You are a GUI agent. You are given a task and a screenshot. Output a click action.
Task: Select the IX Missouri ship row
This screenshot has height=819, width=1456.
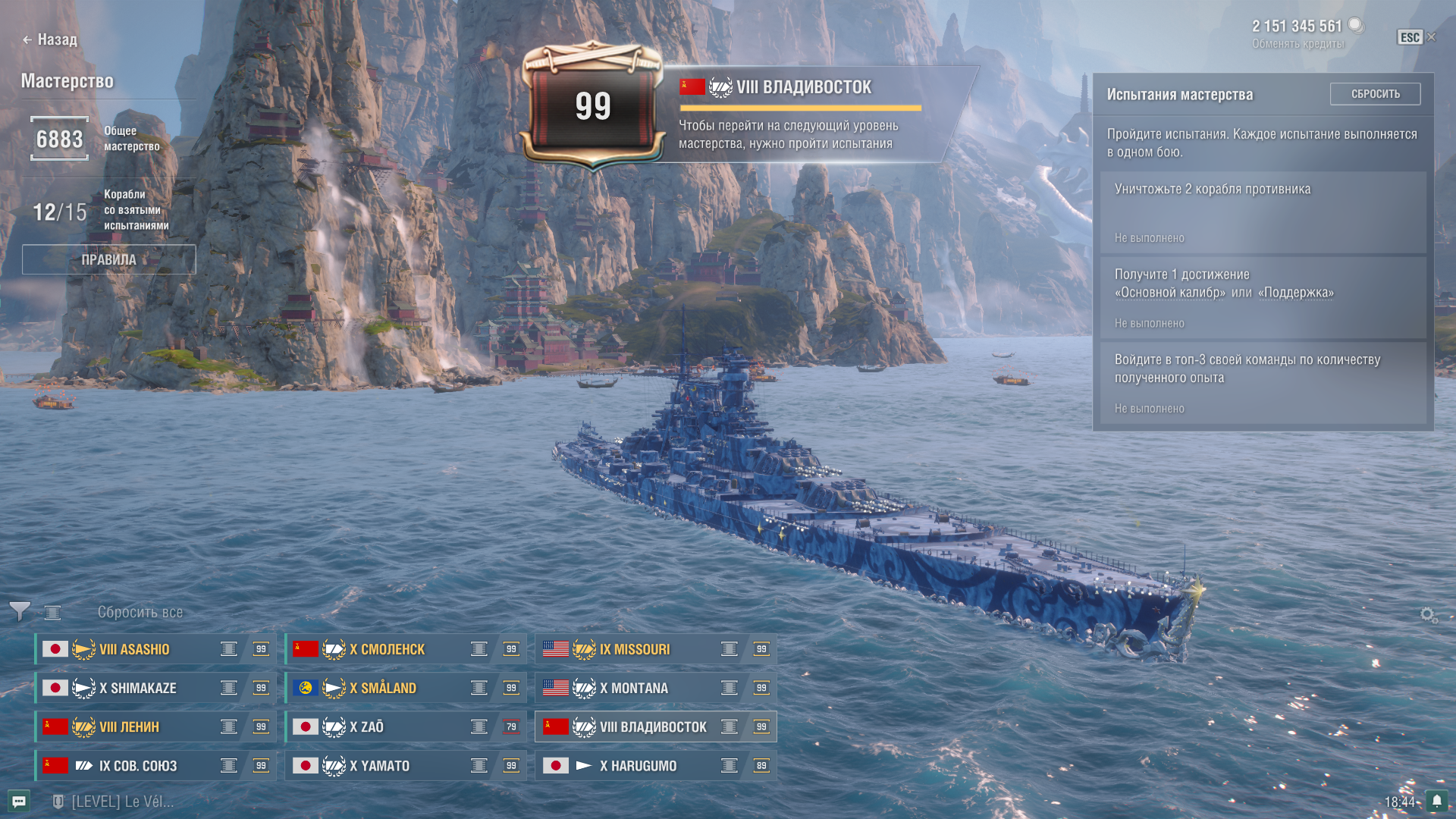pos(656,649)
